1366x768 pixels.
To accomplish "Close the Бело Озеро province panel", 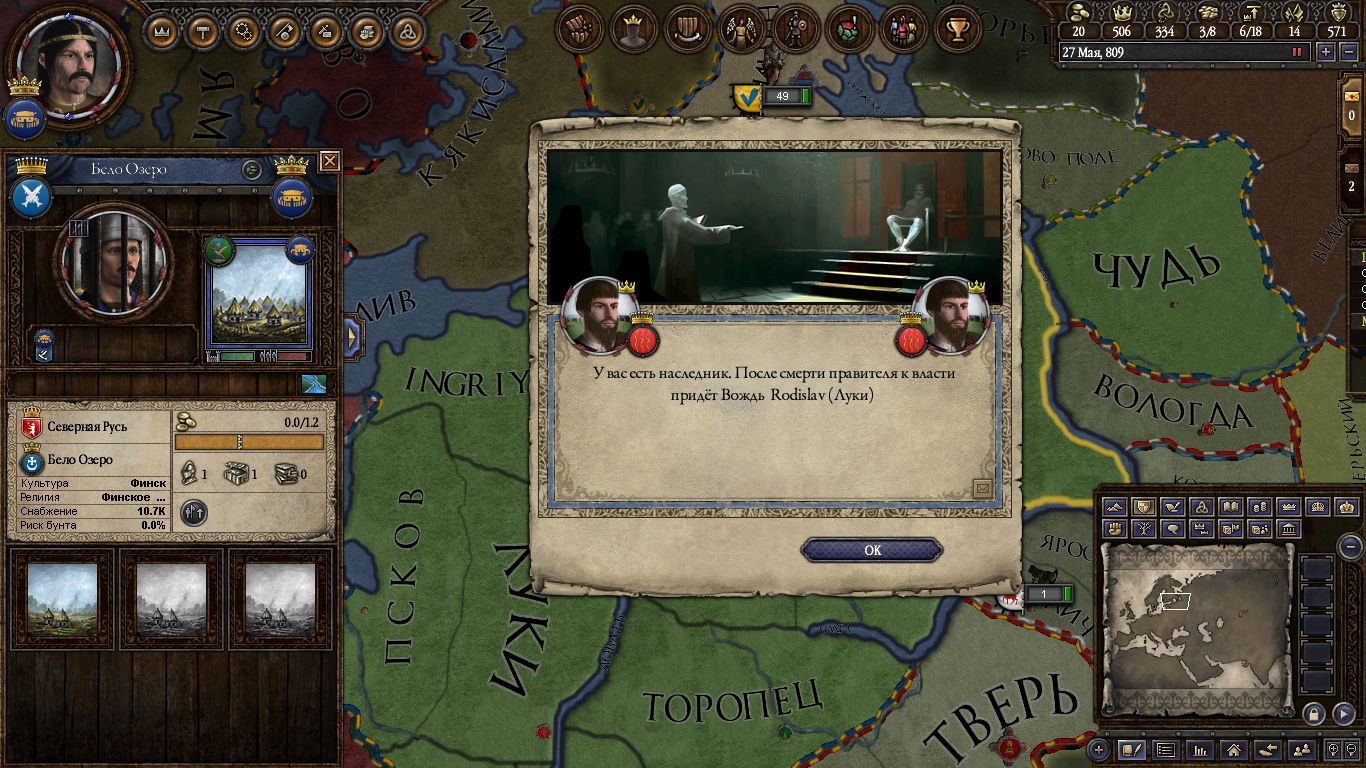I will 330,161.
